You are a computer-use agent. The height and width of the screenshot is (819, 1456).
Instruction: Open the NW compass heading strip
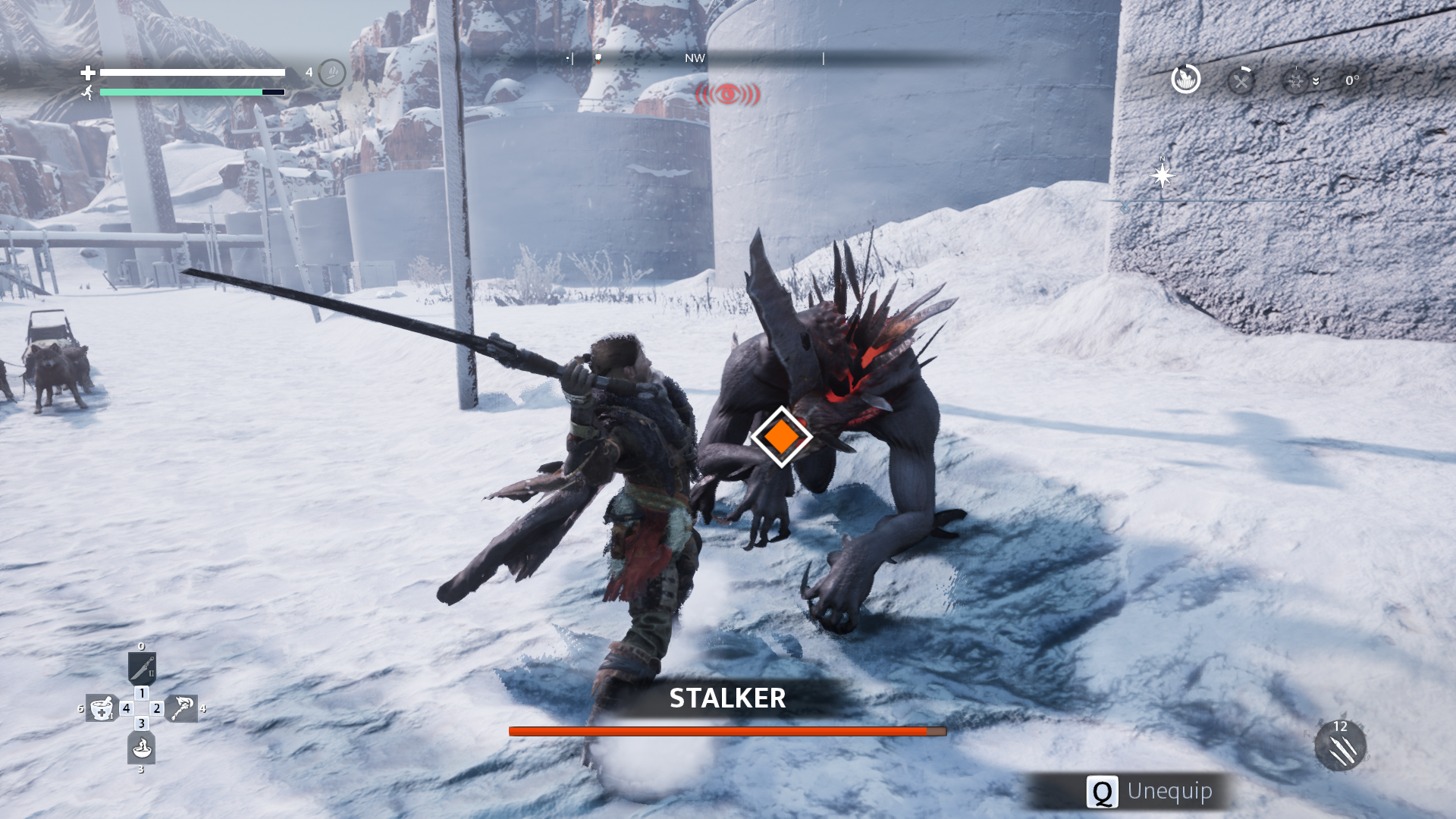click(x=694, y=58)
